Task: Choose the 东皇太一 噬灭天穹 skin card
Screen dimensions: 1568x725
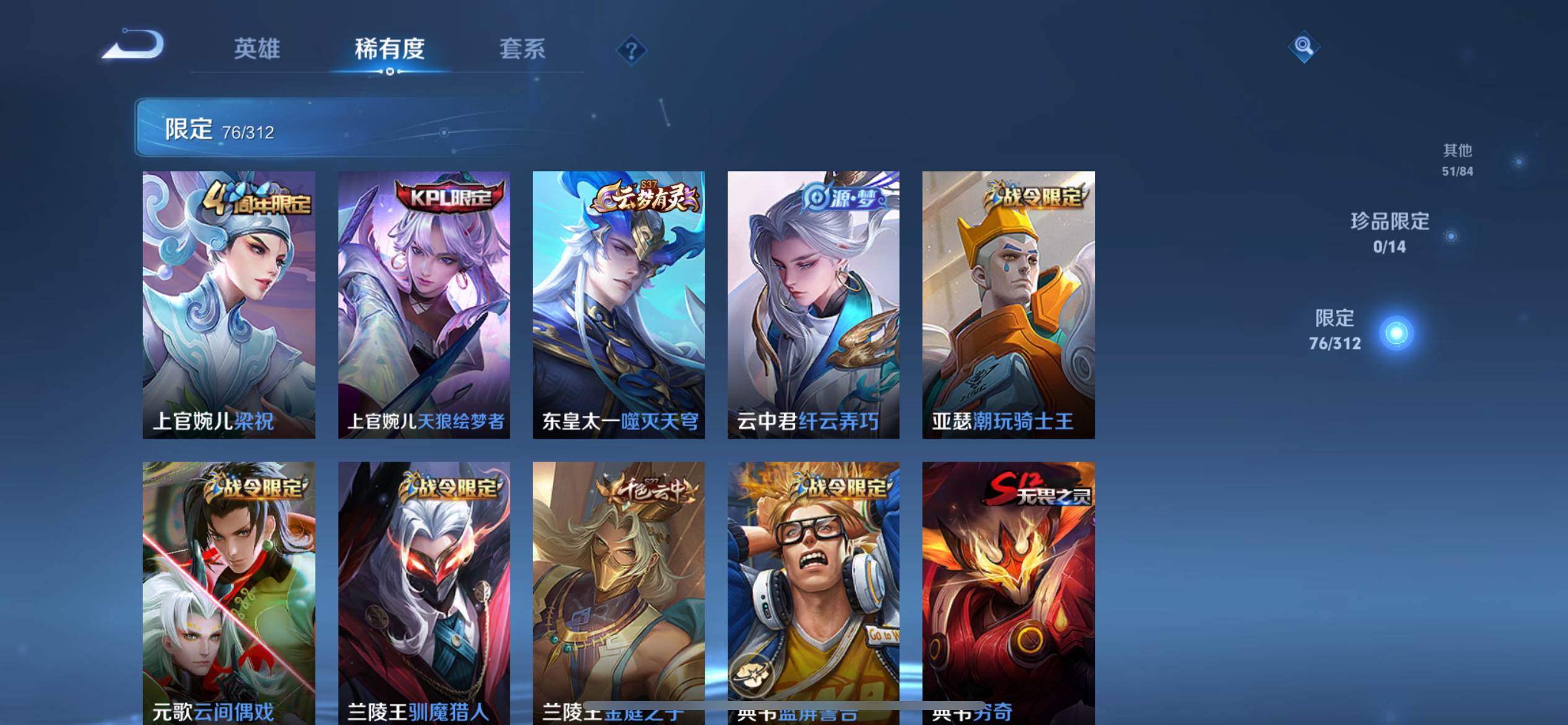Action: click(619, 304)
